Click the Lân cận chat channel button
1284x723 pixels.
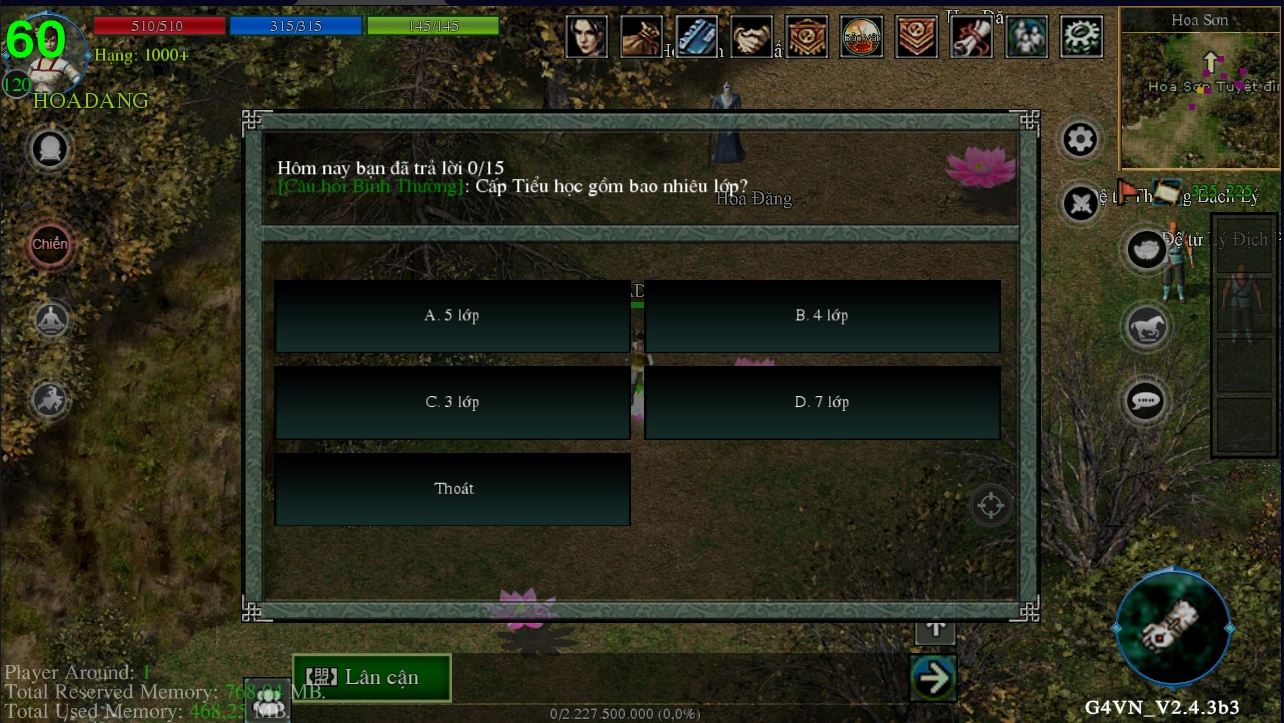point(372,677)
